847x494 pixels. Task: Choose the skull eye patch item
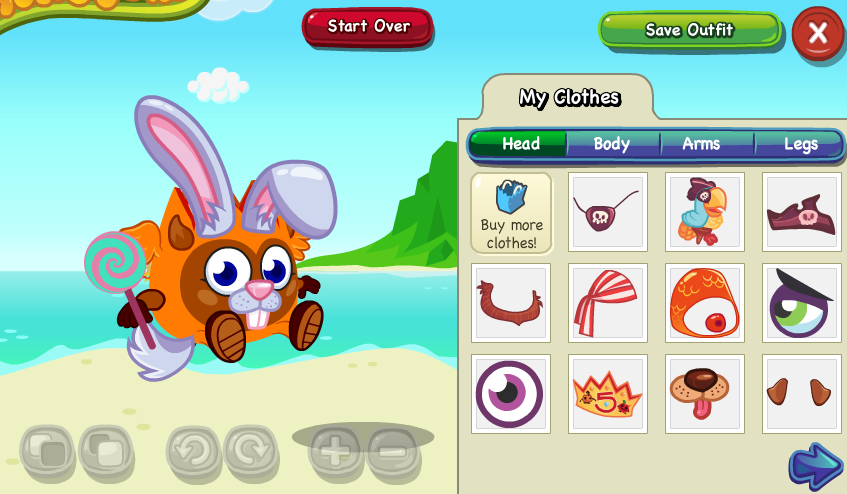(x=607, y=212)
